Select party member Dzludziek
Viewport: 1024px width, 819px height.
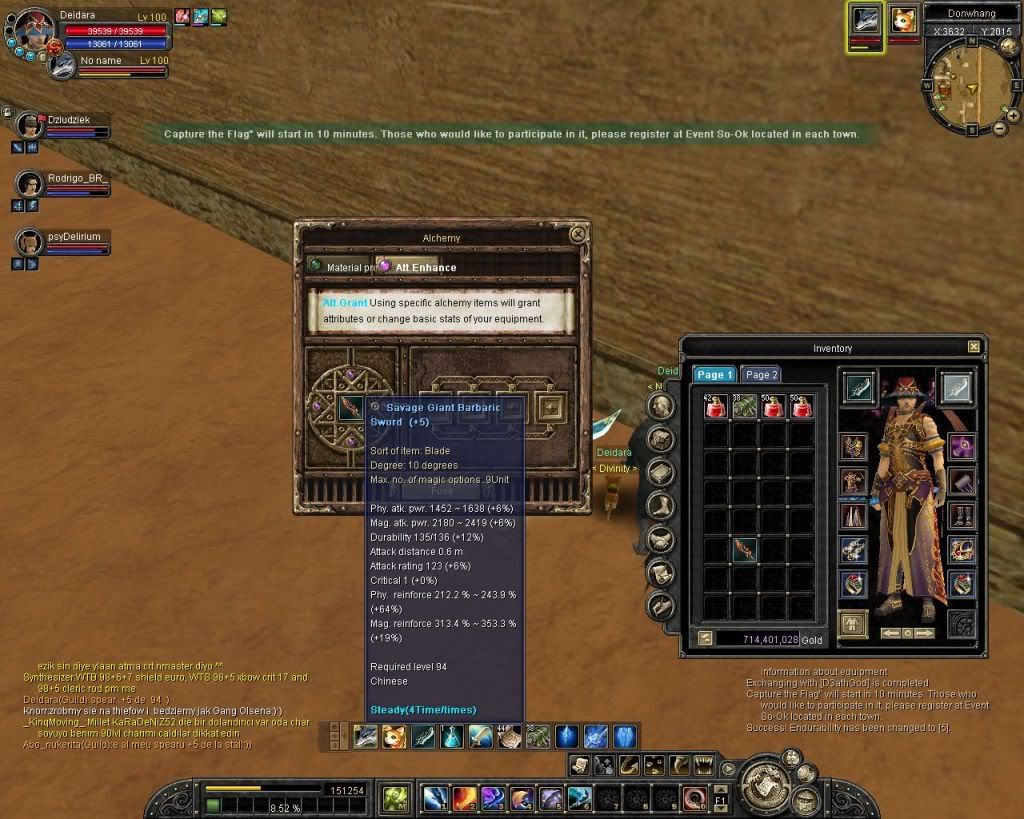(28, 122)
